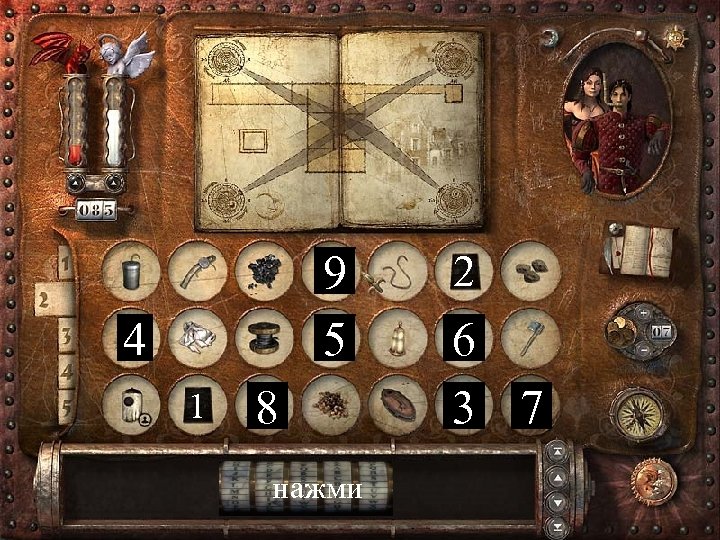Open the character portrait medallion
Screen dimensions: 720x540
(615, 123)
